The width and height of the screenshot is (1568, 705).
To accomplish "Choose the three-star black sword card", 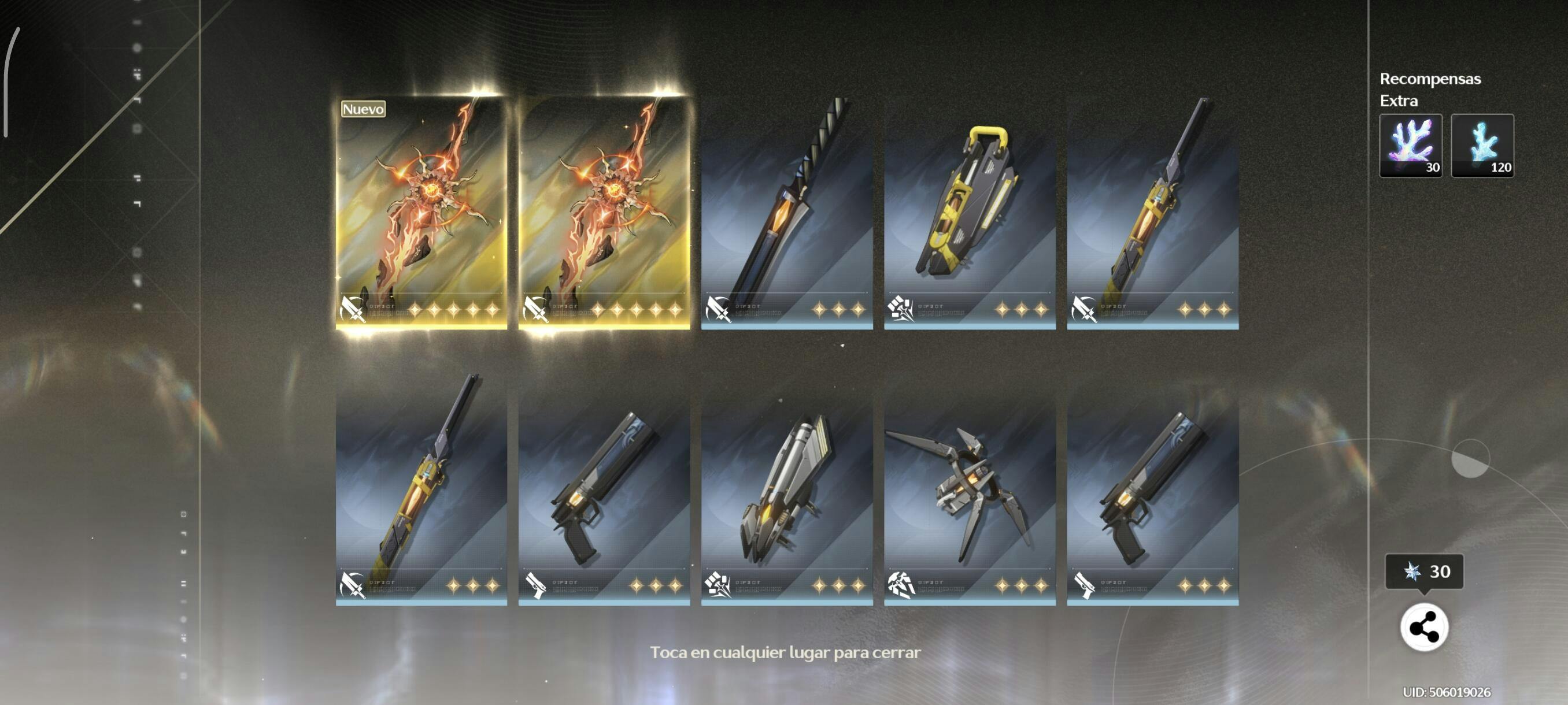I will (786, 213).
